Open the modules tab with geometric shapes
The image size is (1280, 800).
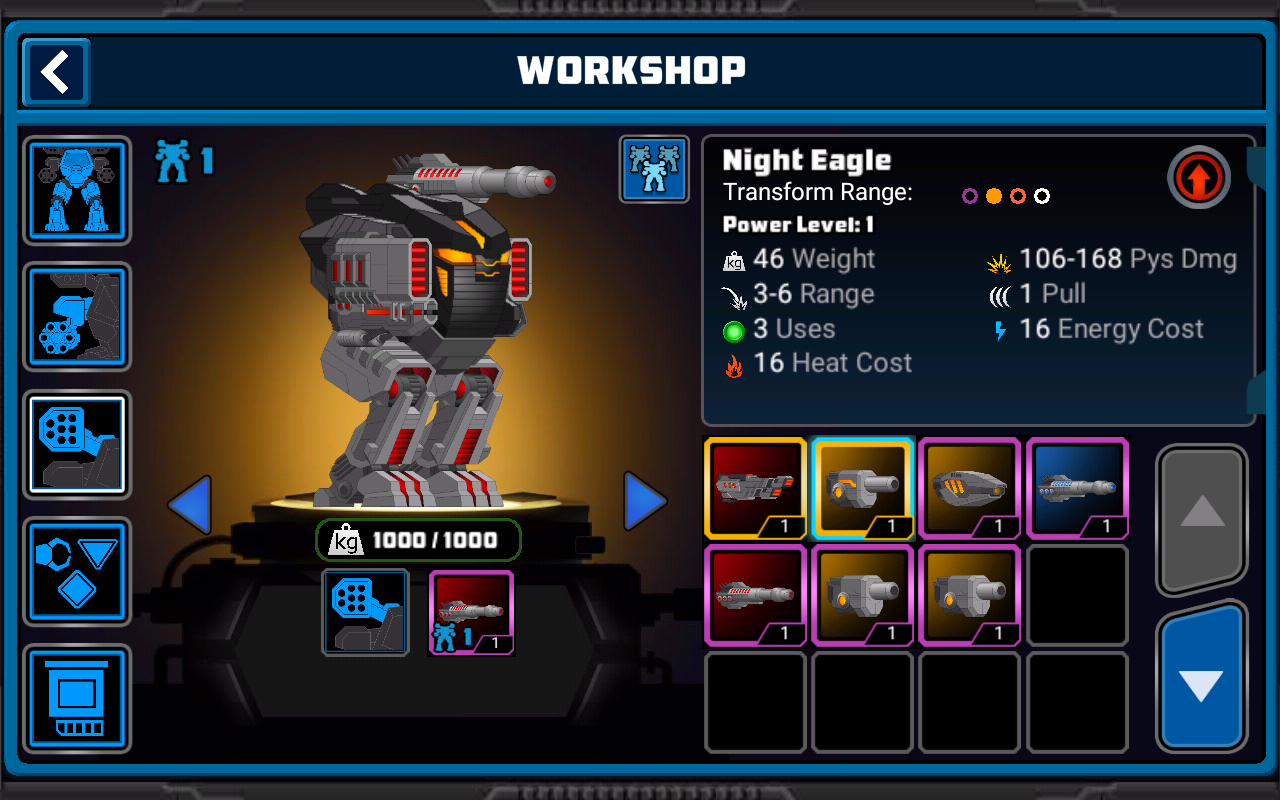(77, 571)
